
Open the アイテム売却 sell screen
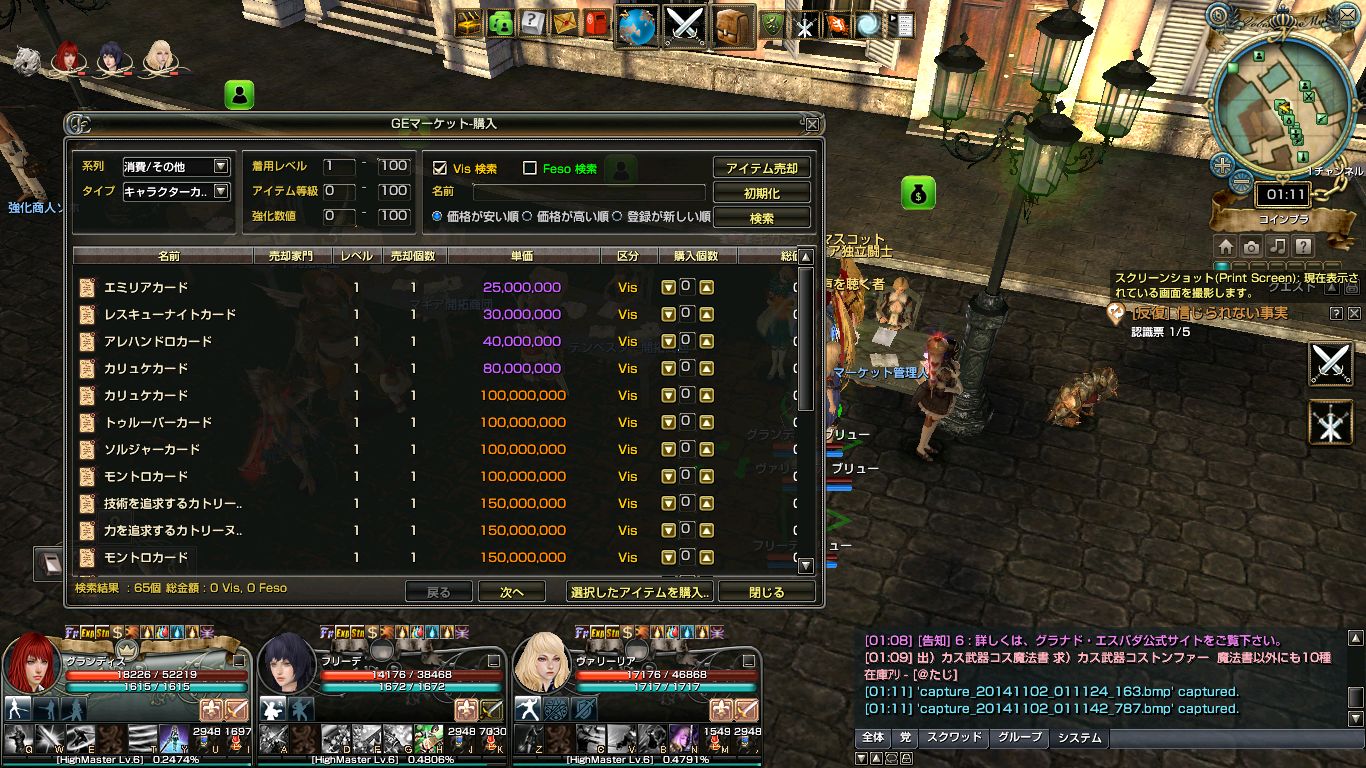point(761,168)
